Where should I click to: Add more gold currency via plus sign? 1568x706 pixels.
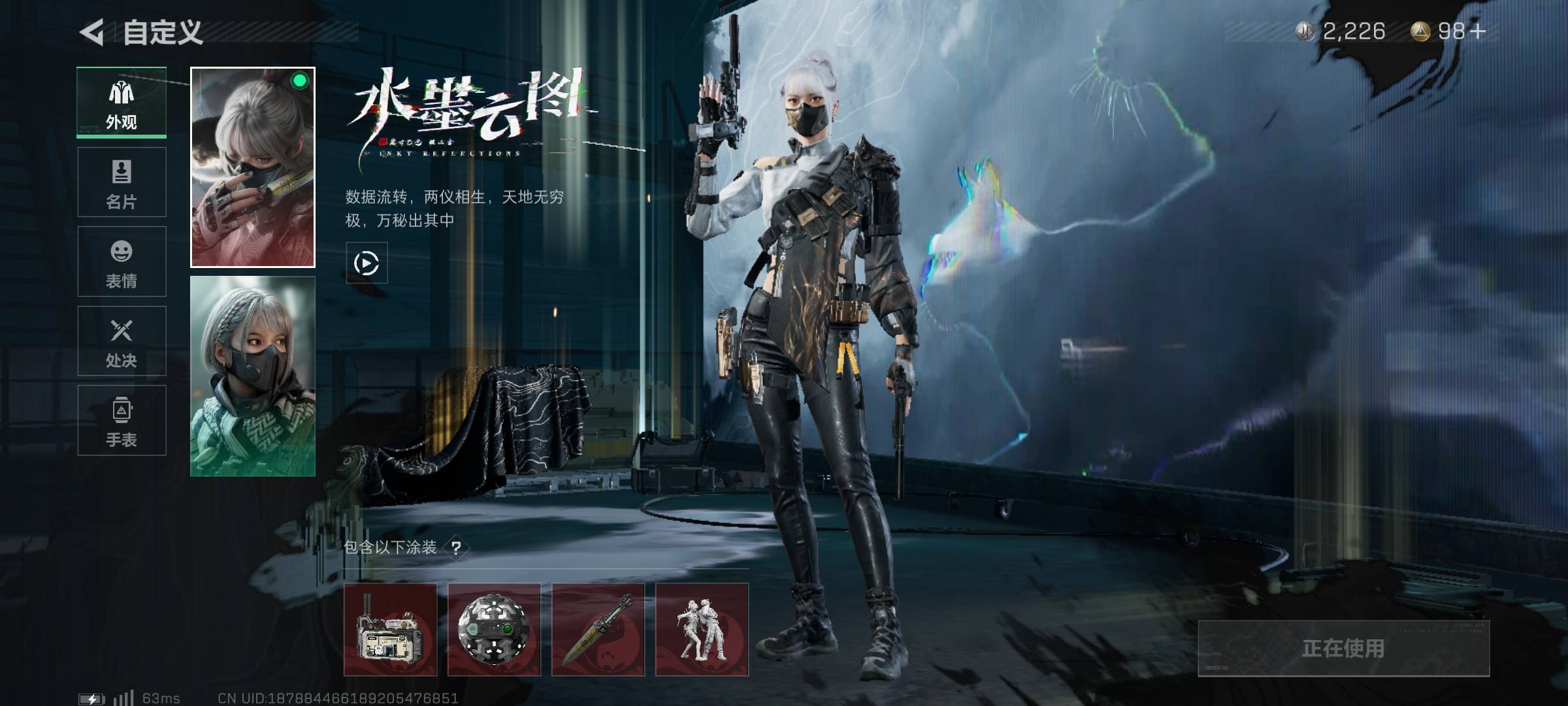point(1478,31)
